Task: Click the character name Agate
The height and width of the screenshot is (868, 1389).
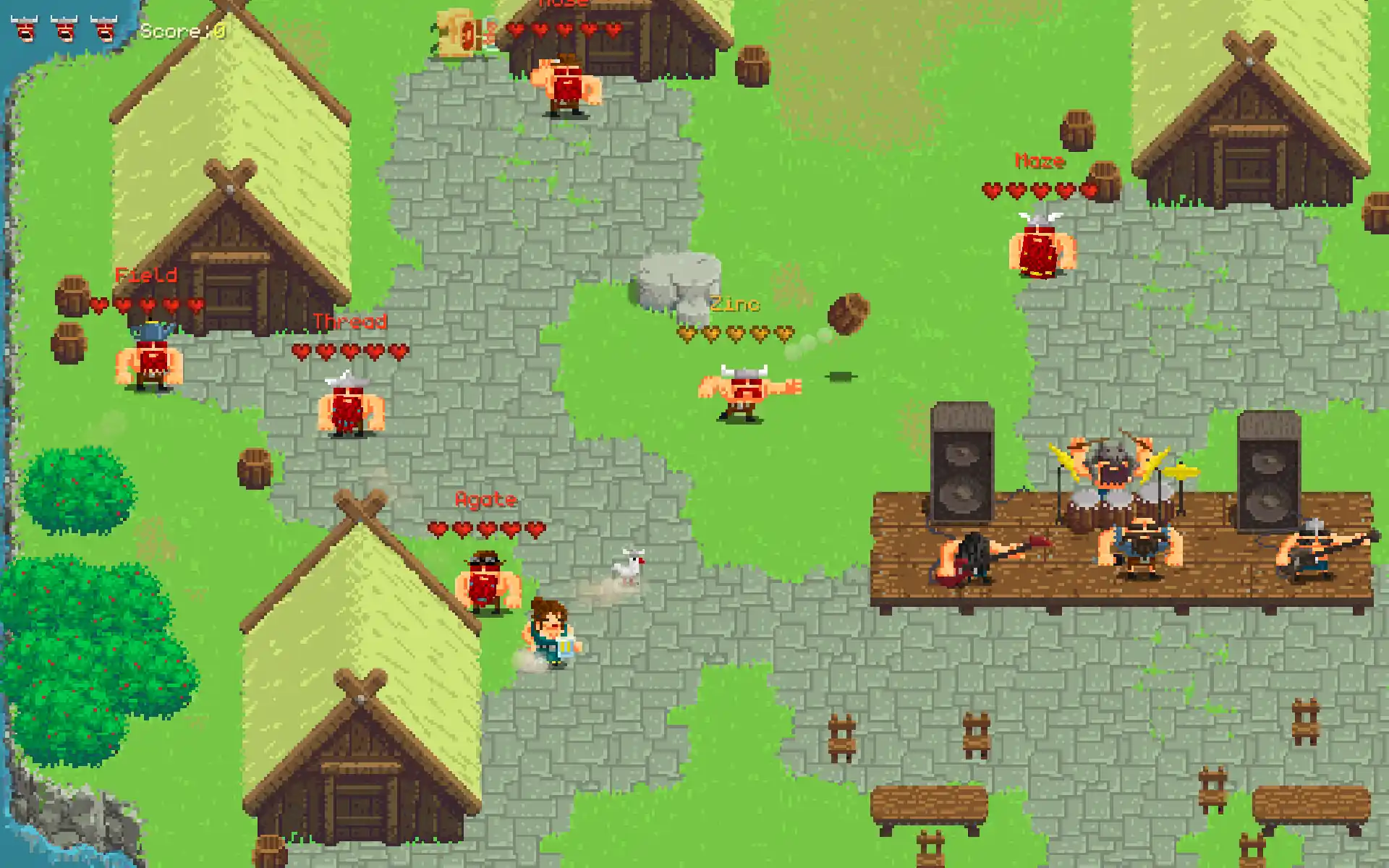Action: 486,499
